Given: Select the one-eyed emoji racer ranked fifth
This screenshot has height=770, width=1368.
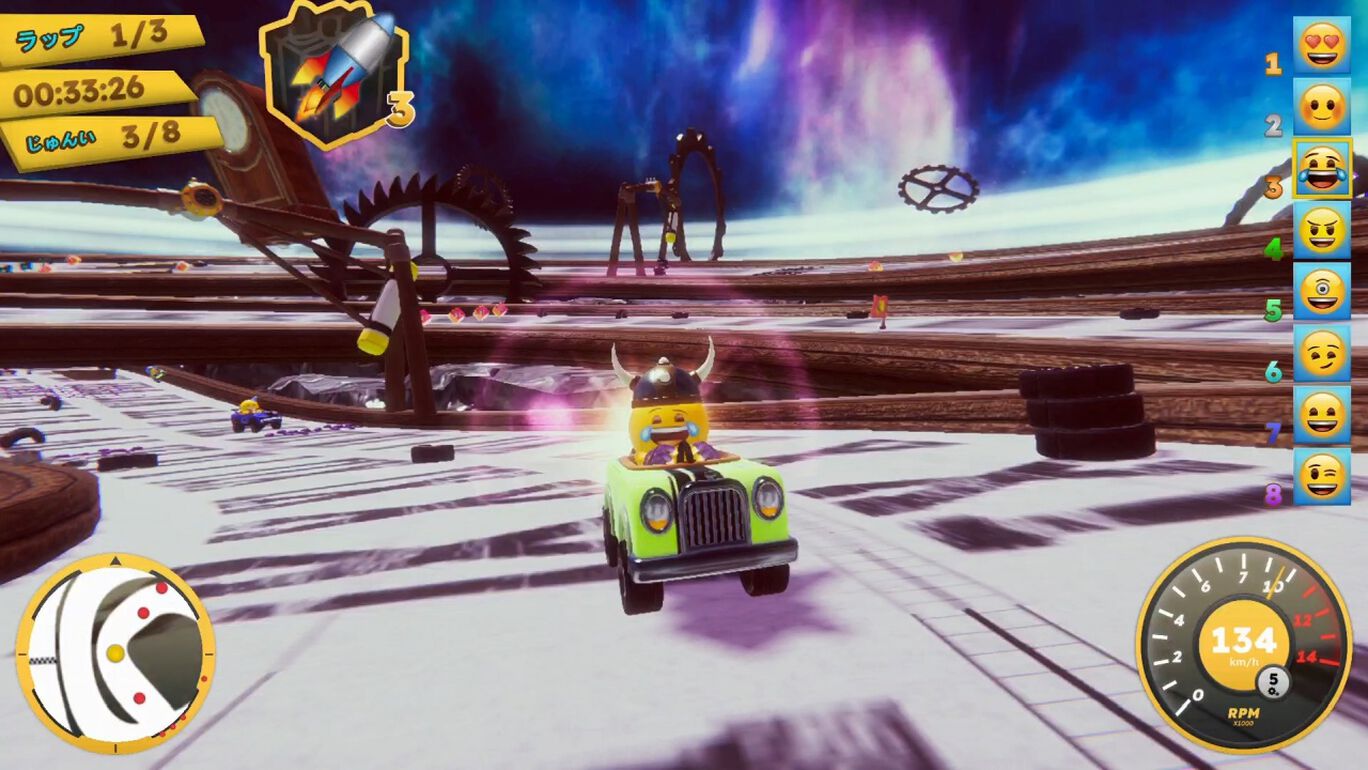Looking at the screenshot, I should coord(1321,292).
